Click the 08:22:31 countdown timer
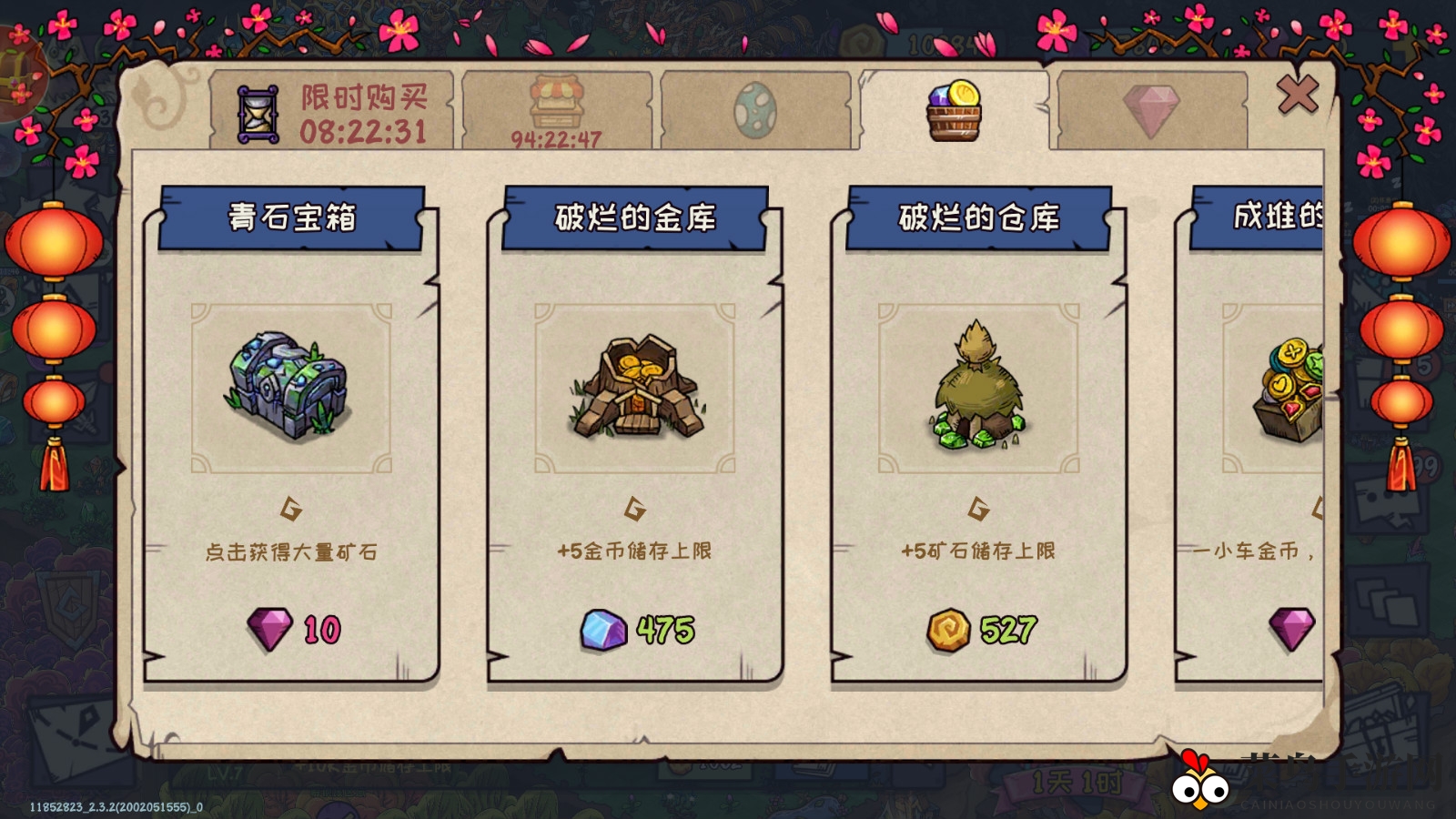The width and height of the screenshot is (1456, 819). 366,131
